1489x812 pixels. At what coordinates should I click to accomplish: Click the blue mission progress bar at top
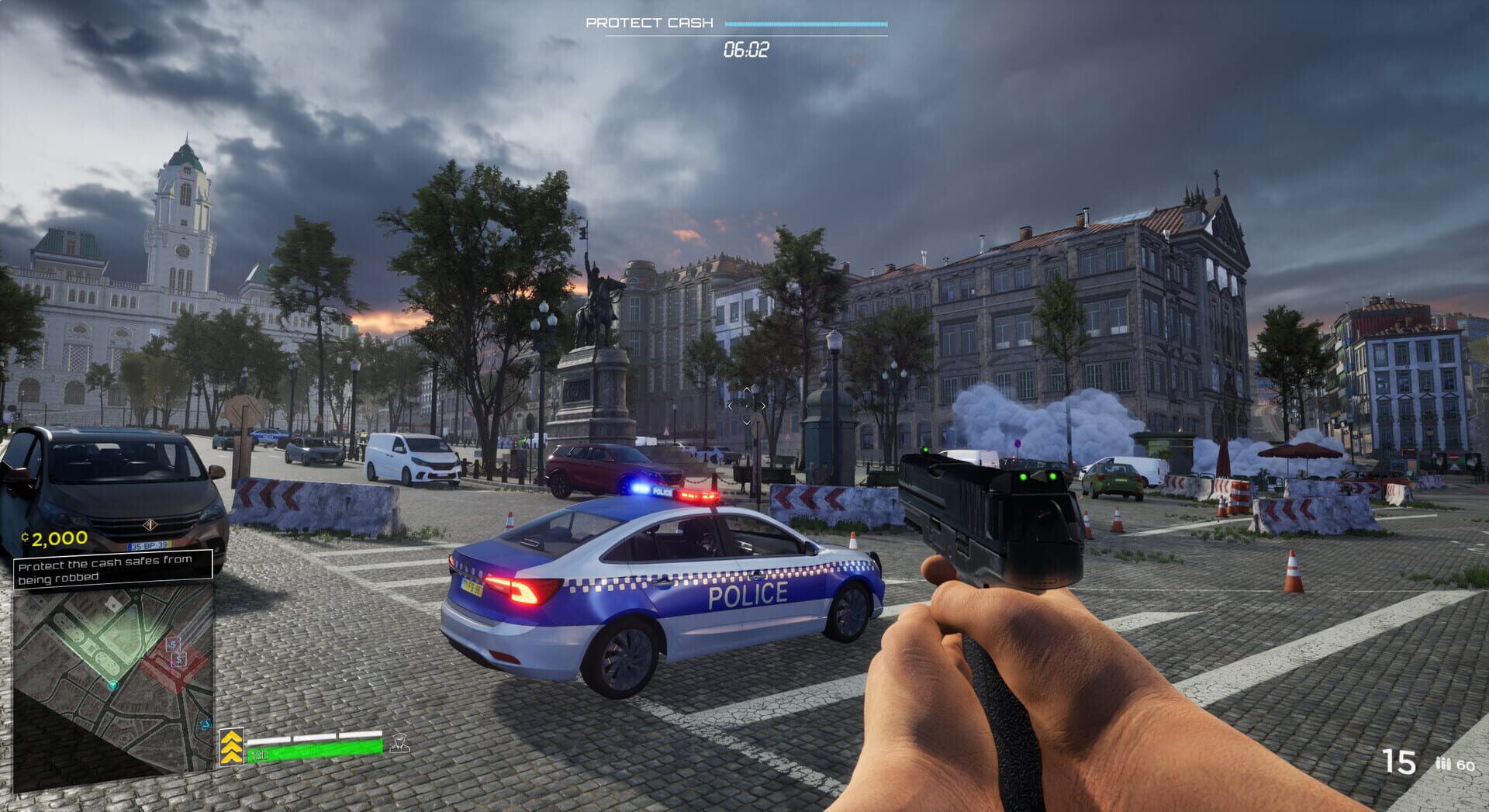(x=807, y=22)
